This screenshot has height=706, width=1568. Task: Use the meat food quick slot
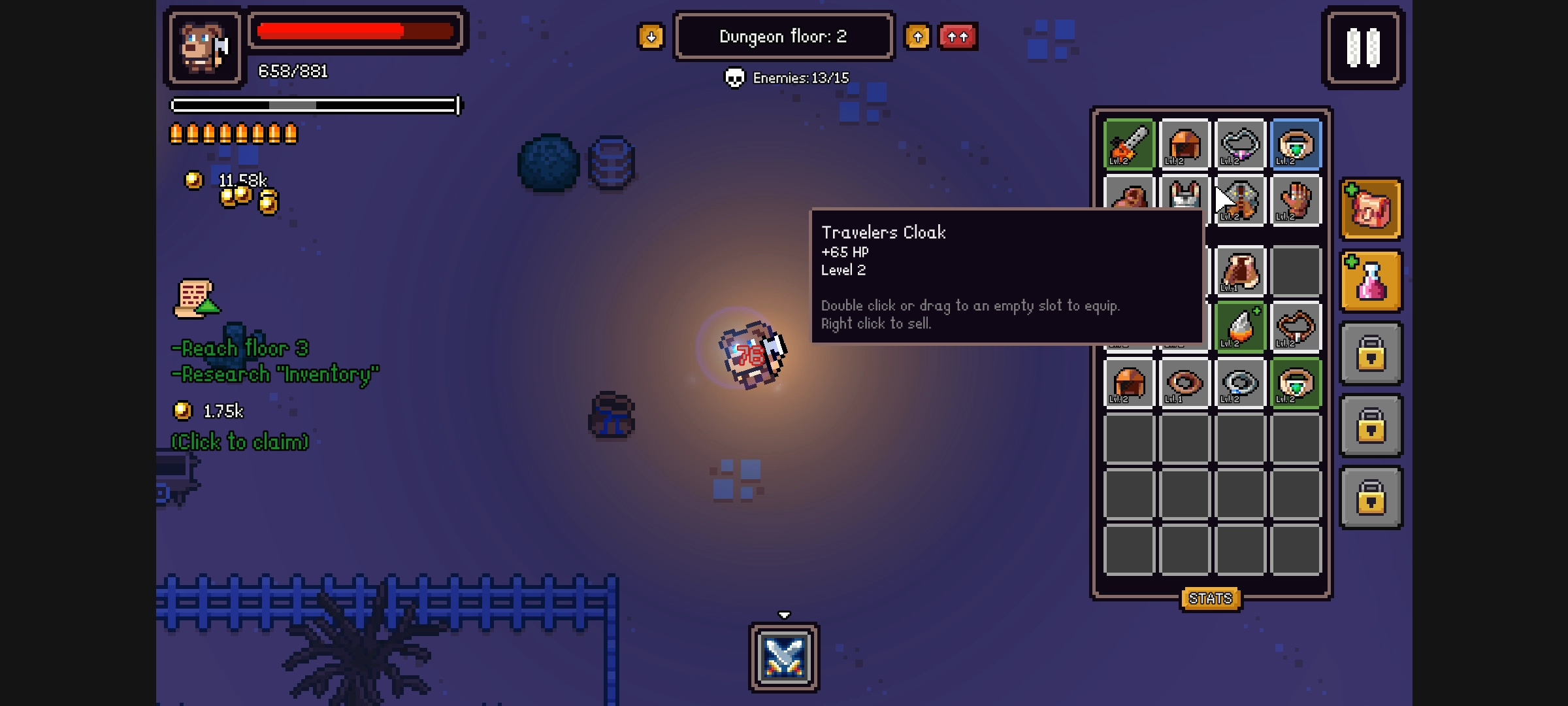(1371, 209)
